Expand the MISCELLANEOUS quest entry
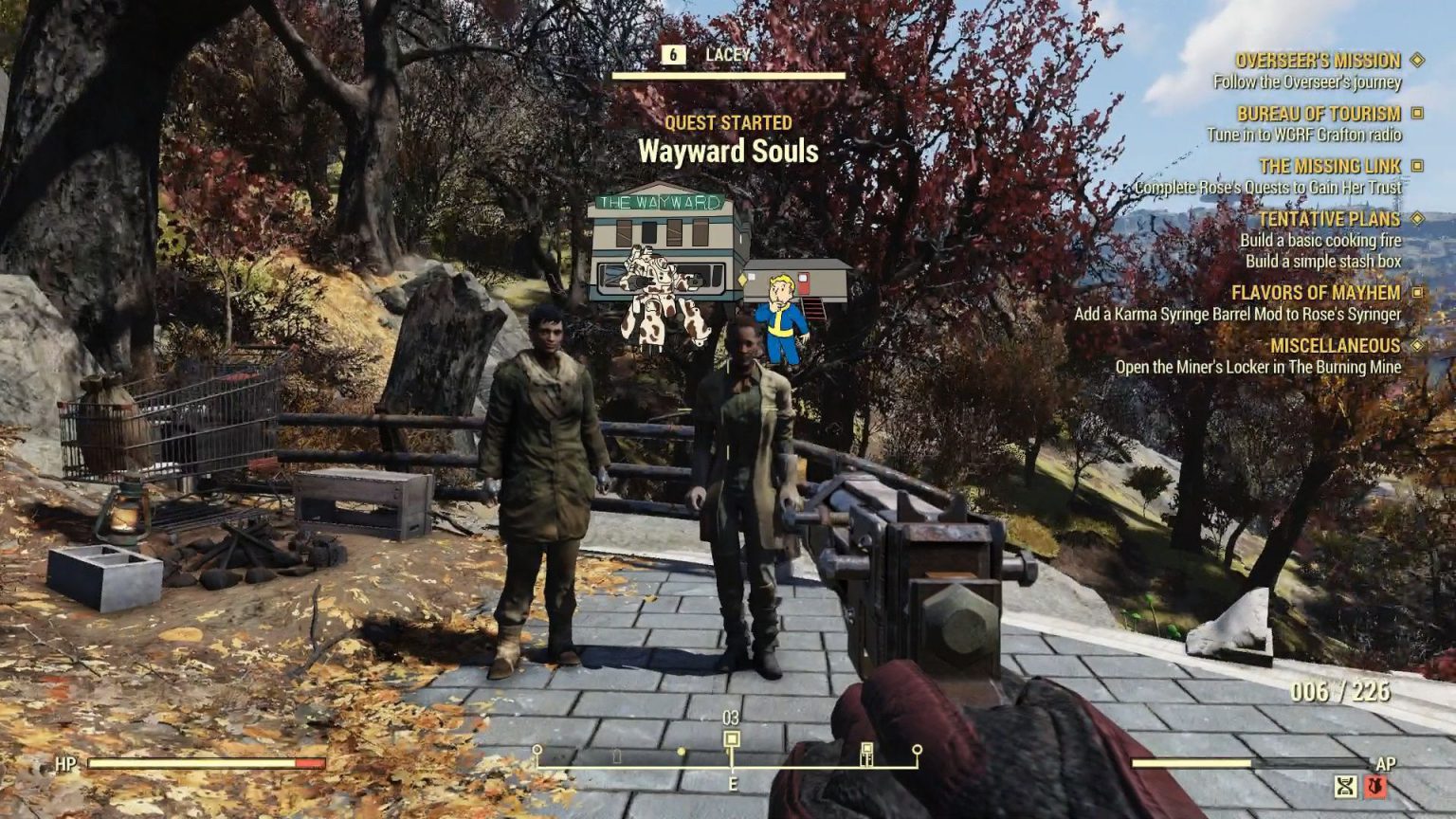This screenshot has width=1456, height=819. pos(1416,347)
